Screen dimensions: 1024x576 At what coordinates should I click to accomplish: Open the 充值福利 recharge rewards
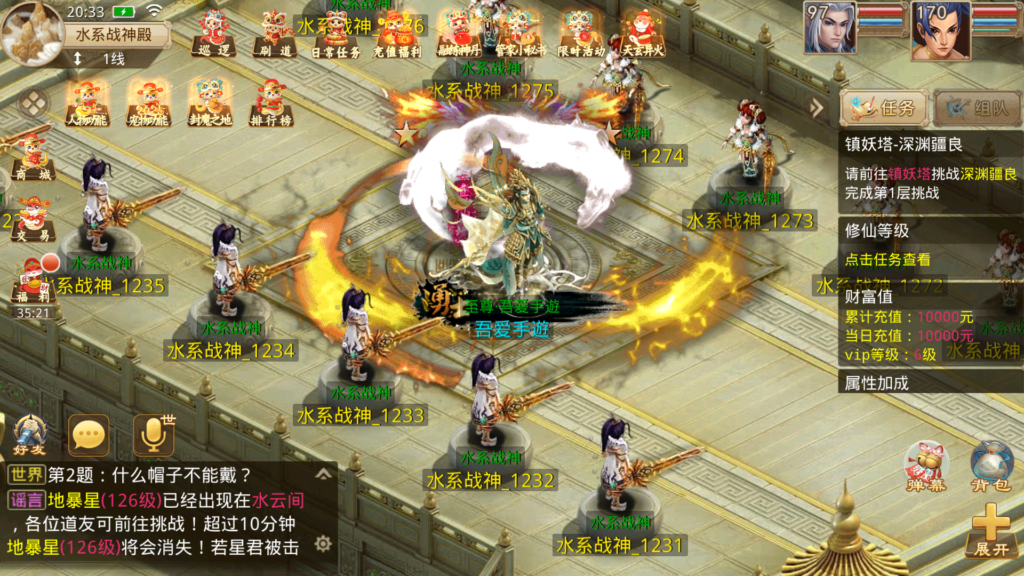click(x=397, y=33)
